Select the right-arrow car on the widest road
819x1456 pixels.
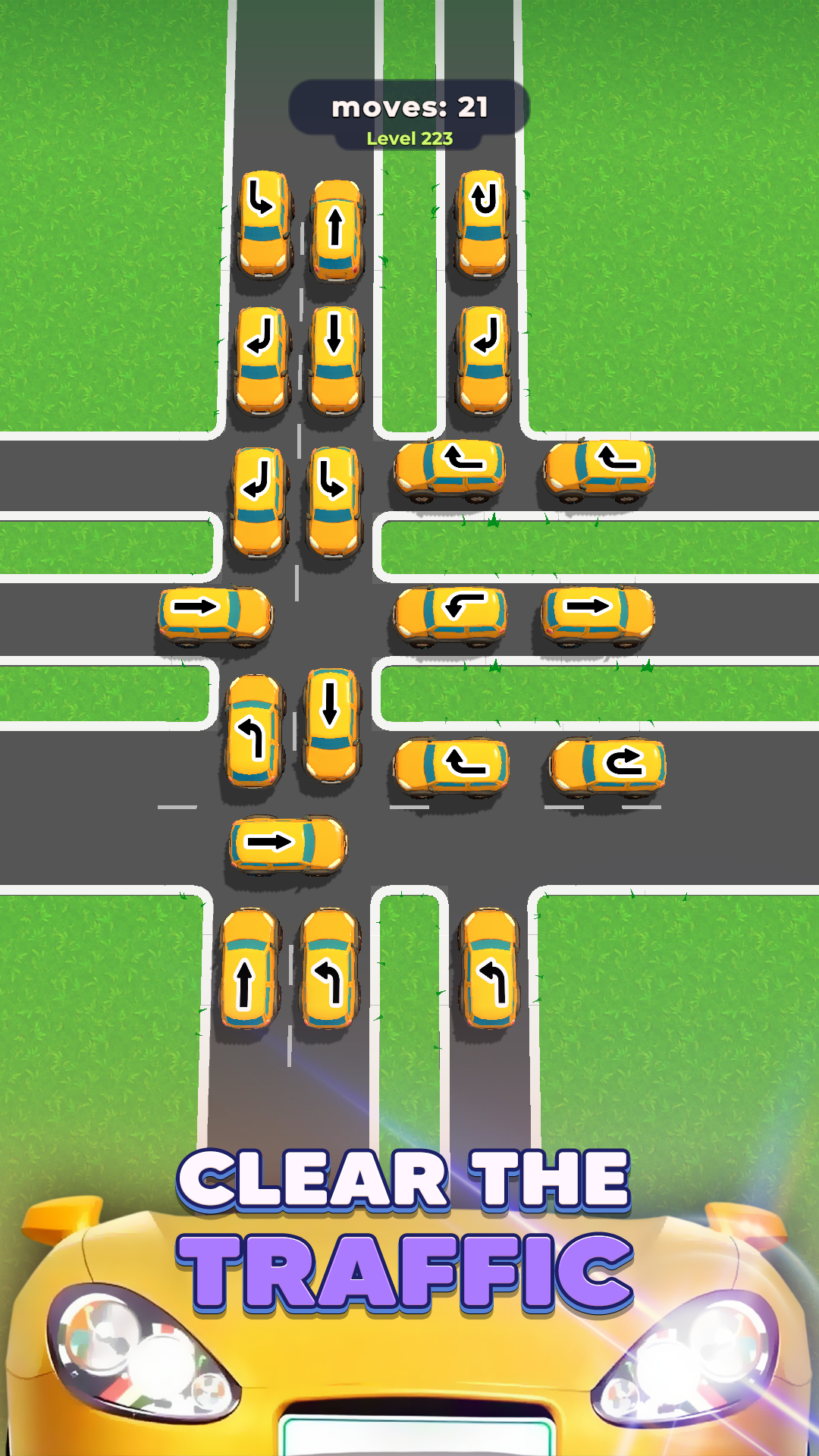[287, 845]
